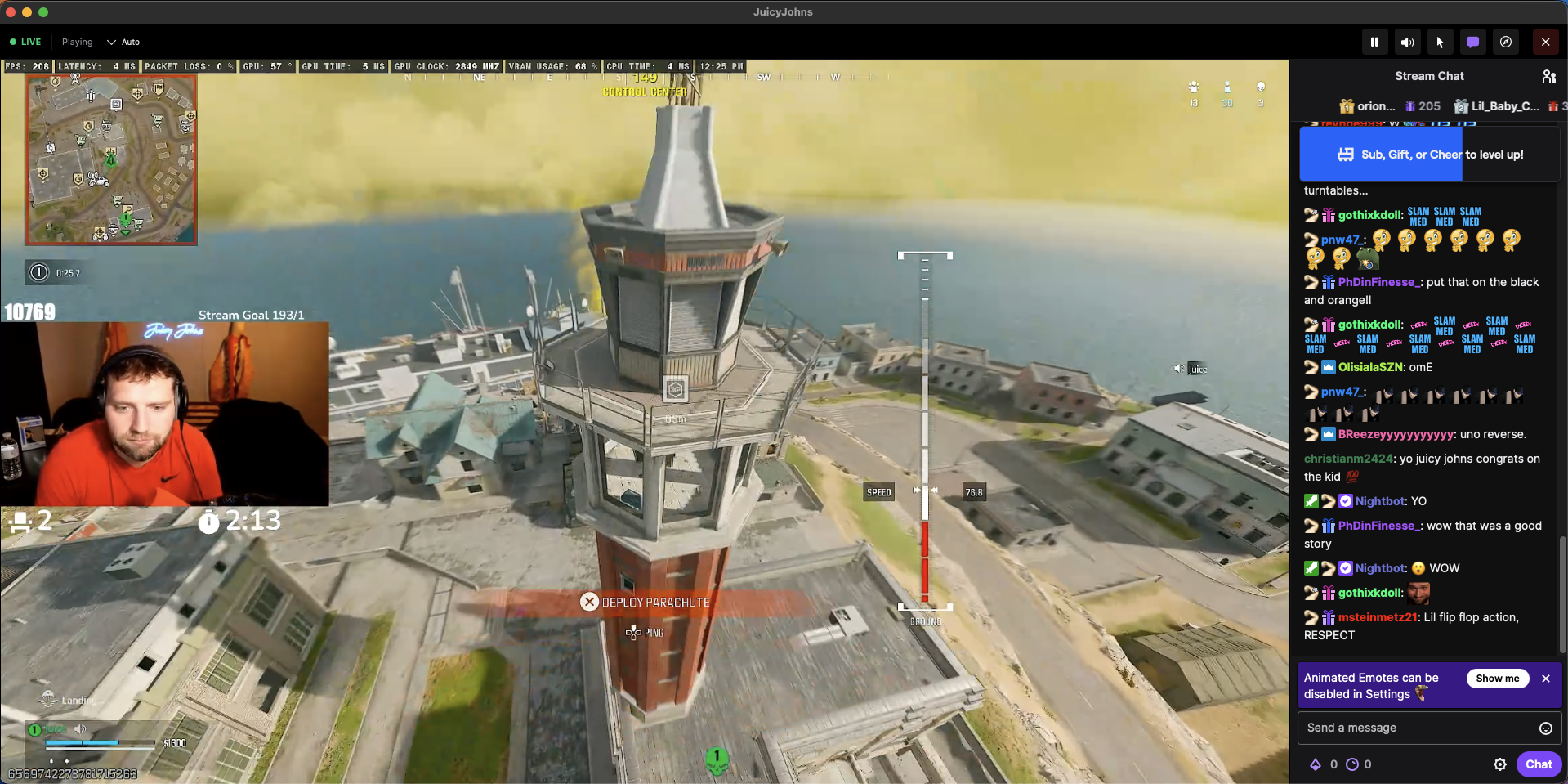1568x784 pixels.
Task: Close the stream player window
Action: (x=1545, y=42)
